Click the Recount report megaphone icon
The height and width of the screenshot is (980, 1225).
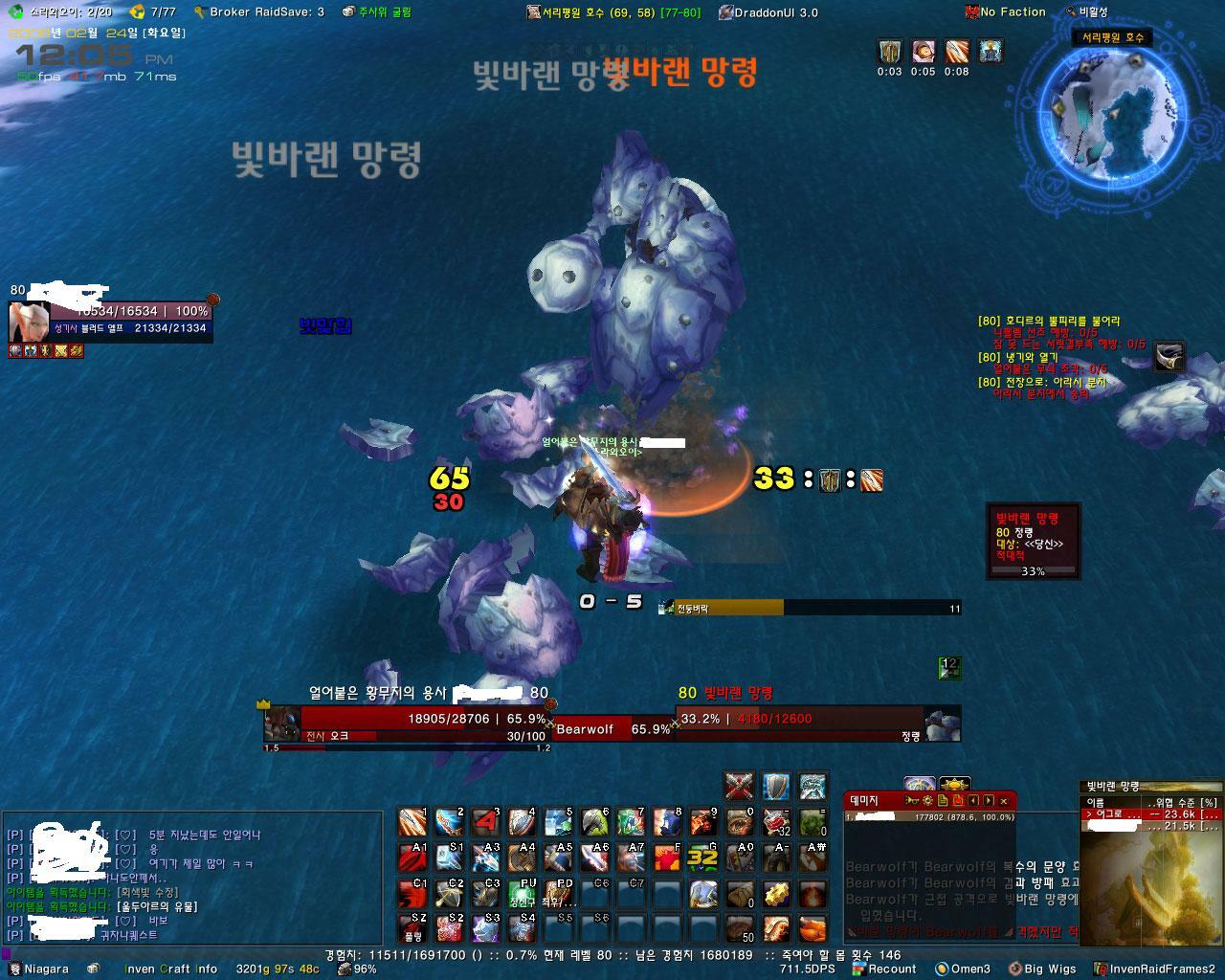click(912, 801)
